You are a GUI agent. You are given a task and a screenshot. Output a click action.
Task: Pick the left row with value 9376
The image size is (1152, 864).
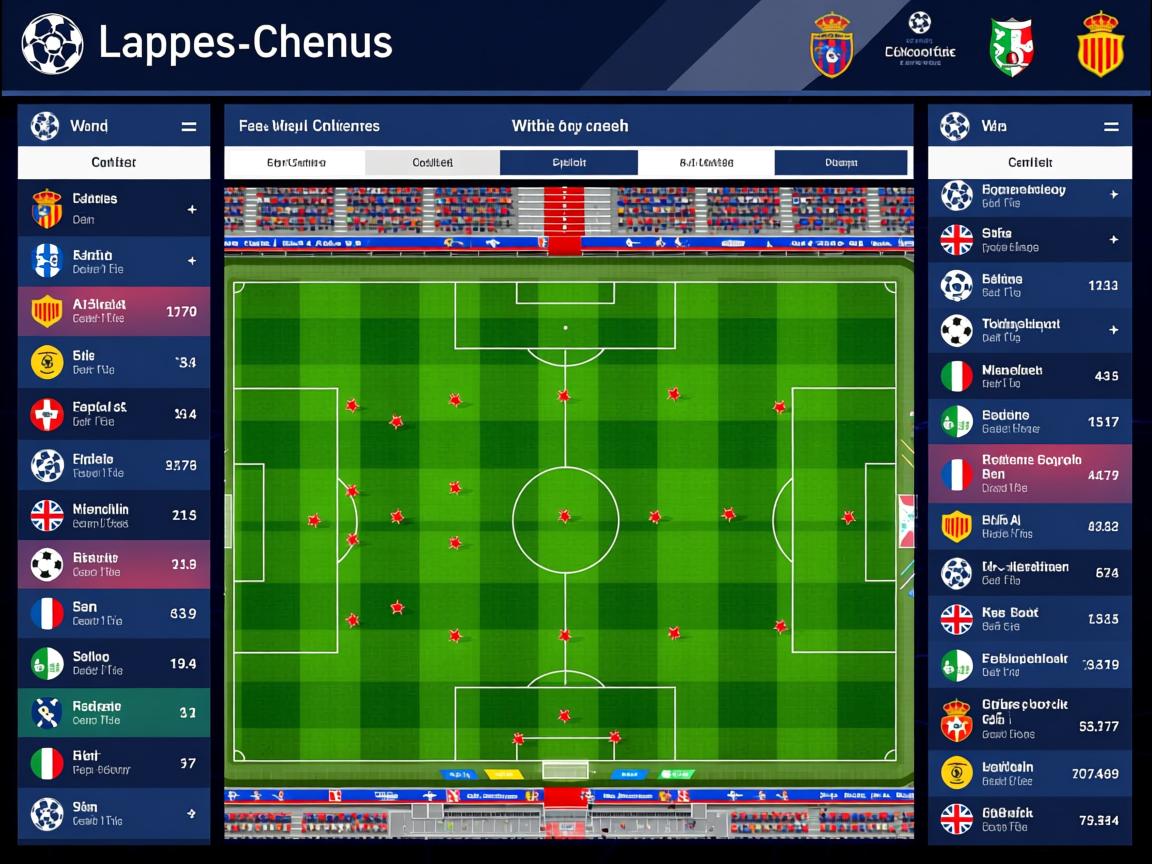coord(114,465)
